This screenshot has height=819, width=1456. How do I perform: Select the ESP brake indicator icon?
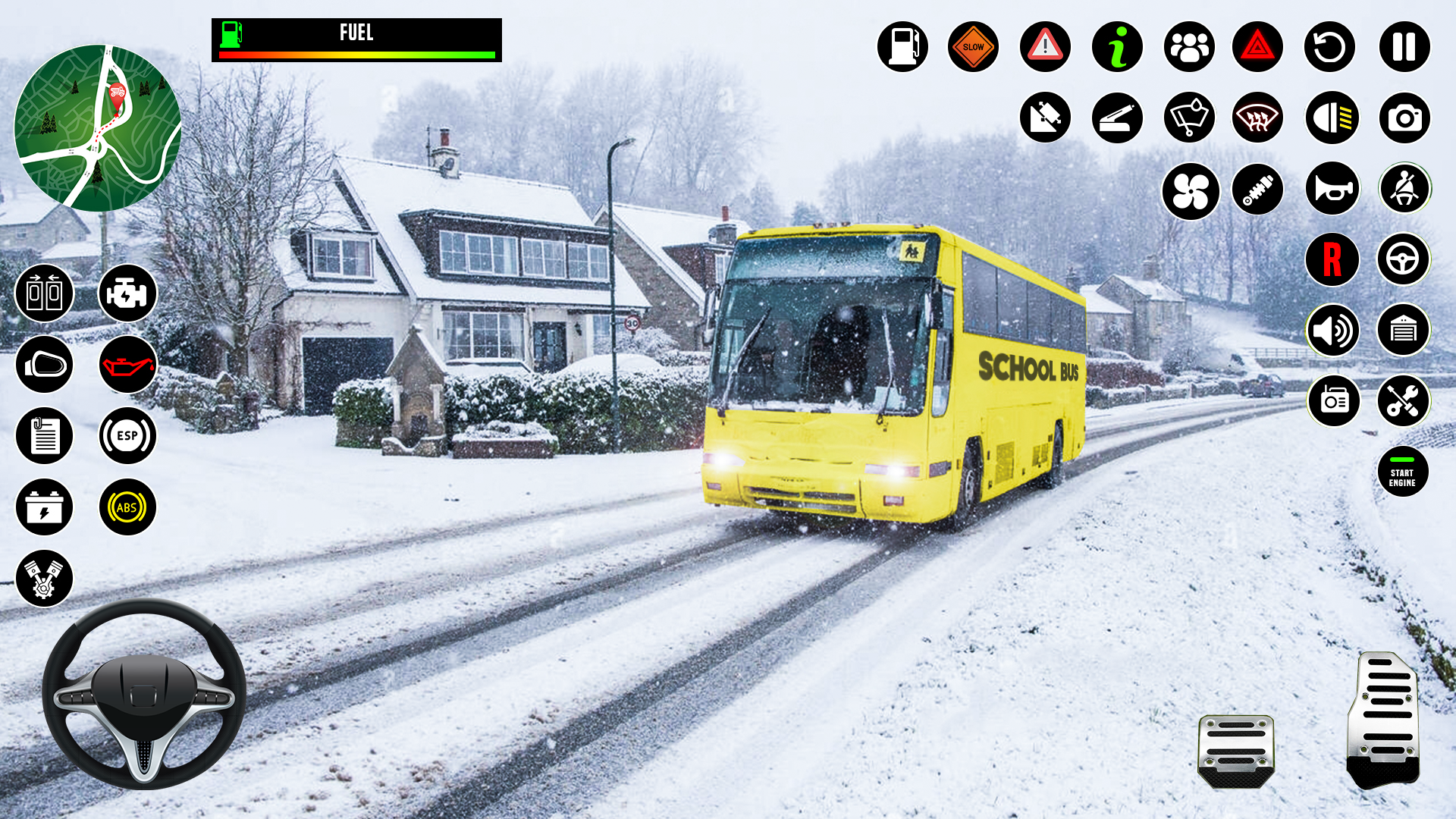pos(127,436)
